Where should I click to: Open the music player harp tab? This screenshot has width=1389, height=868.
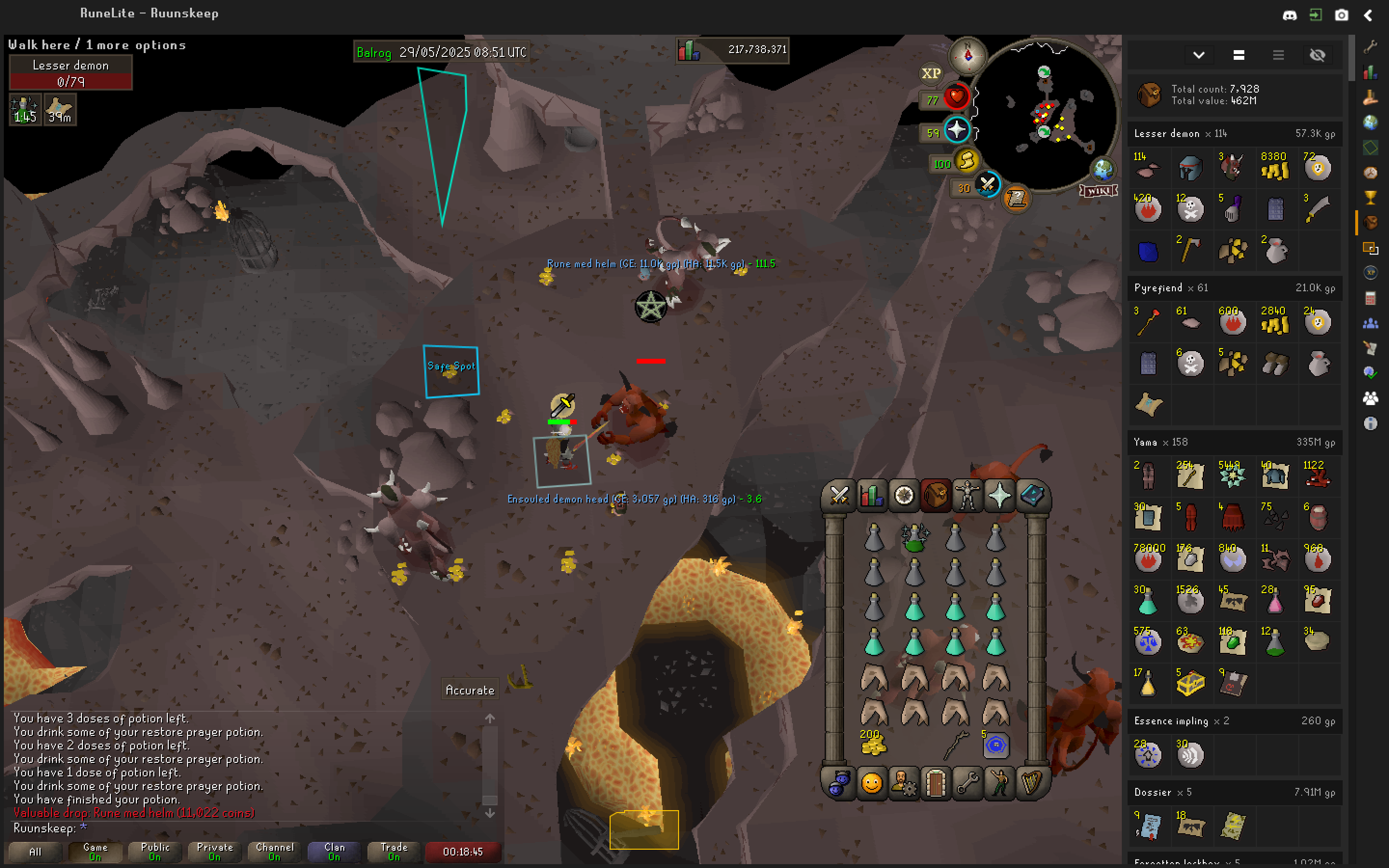pyautogui.click(x=1032, y=783)
